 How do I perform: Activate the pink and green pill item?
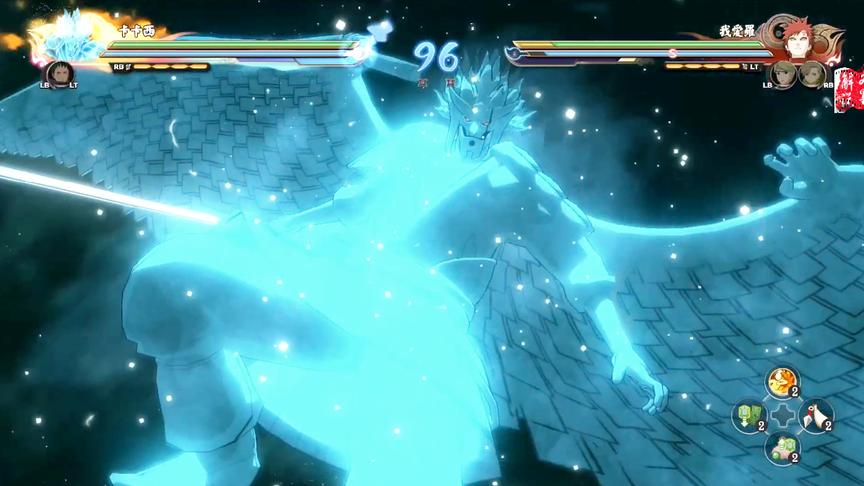781,447
